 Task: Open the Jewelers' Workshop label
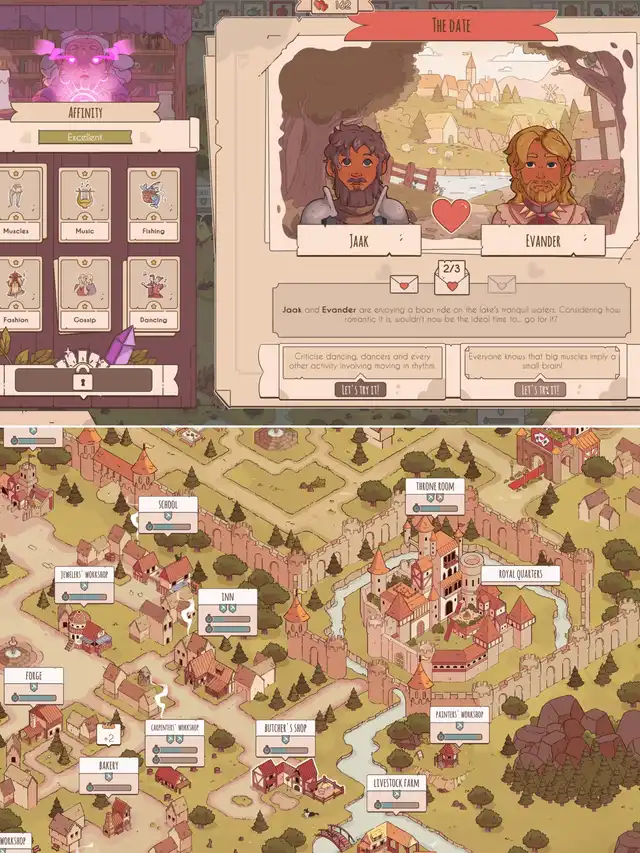pyautogui.click(x=85, y=584)
